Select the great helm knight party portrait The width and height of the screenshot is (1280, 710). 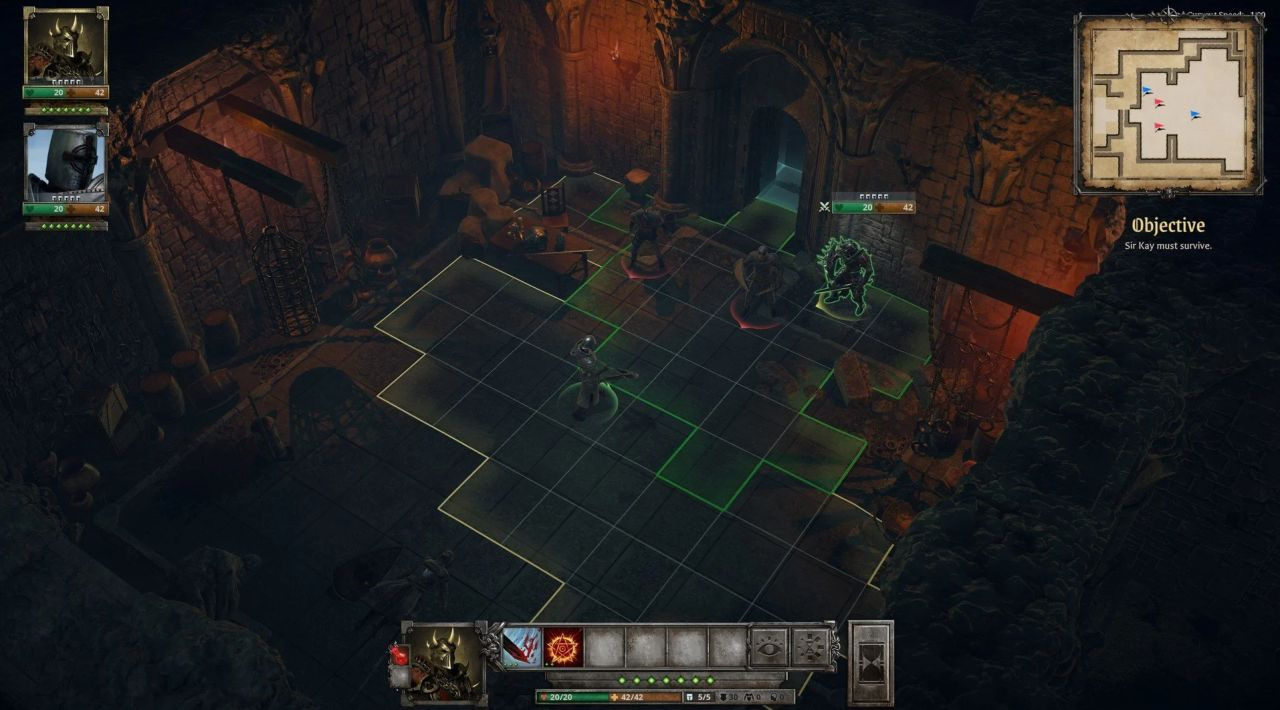tap(66, 164)
